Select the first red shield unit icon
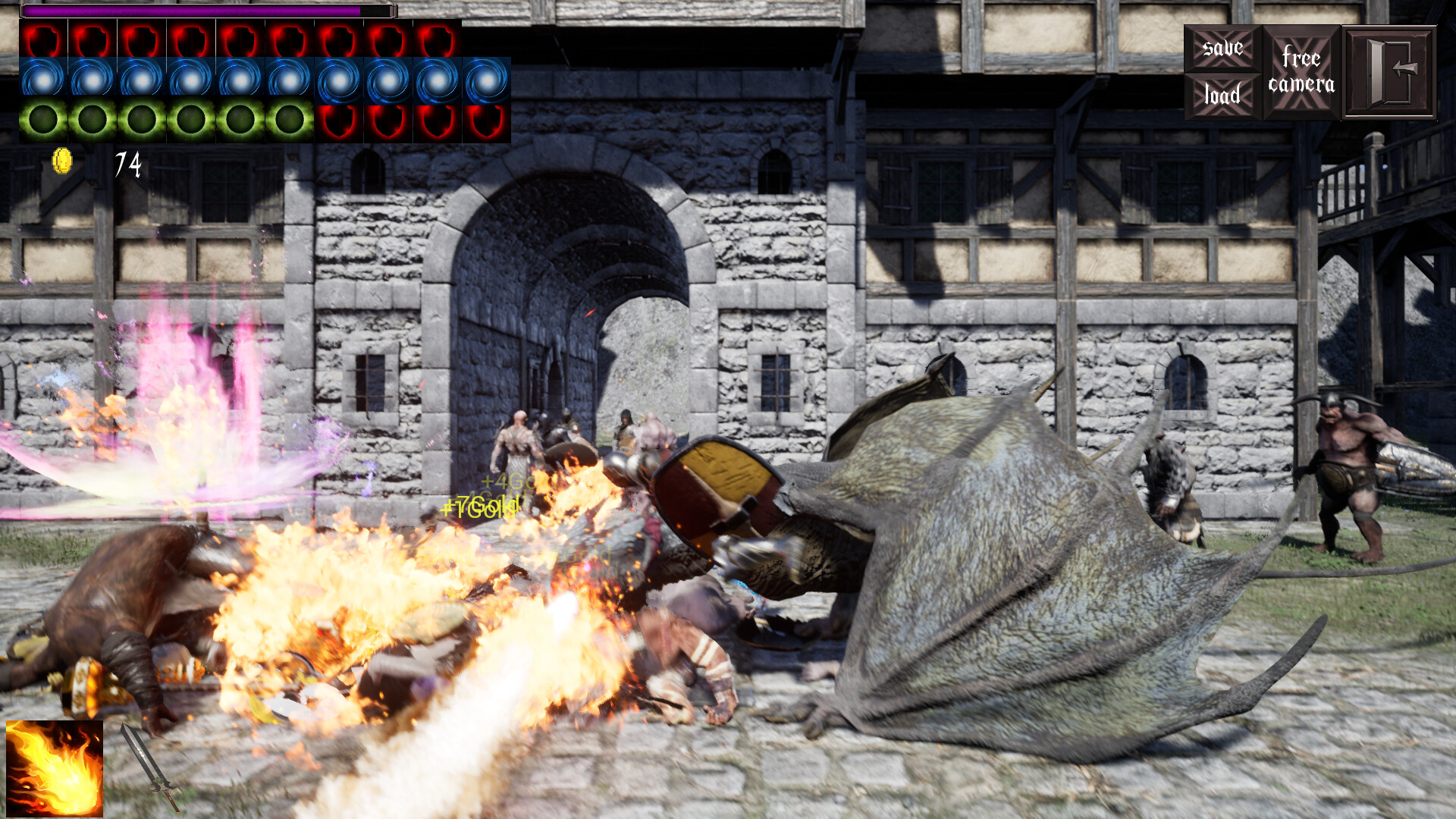The height and width of the screenshot is (819, 1456). pyautogui.click(x=44, y=38)
